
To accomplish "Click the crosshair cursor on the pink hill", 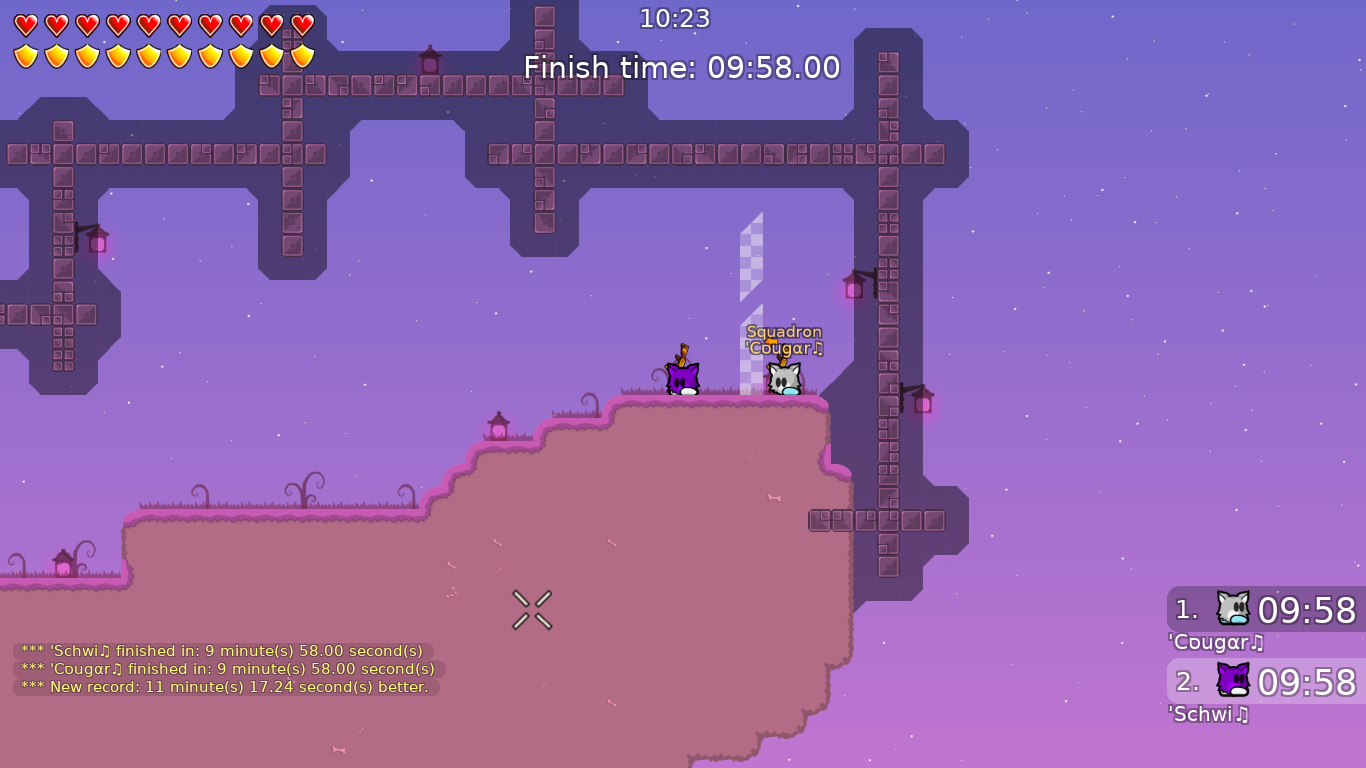I will pos(533,609).
